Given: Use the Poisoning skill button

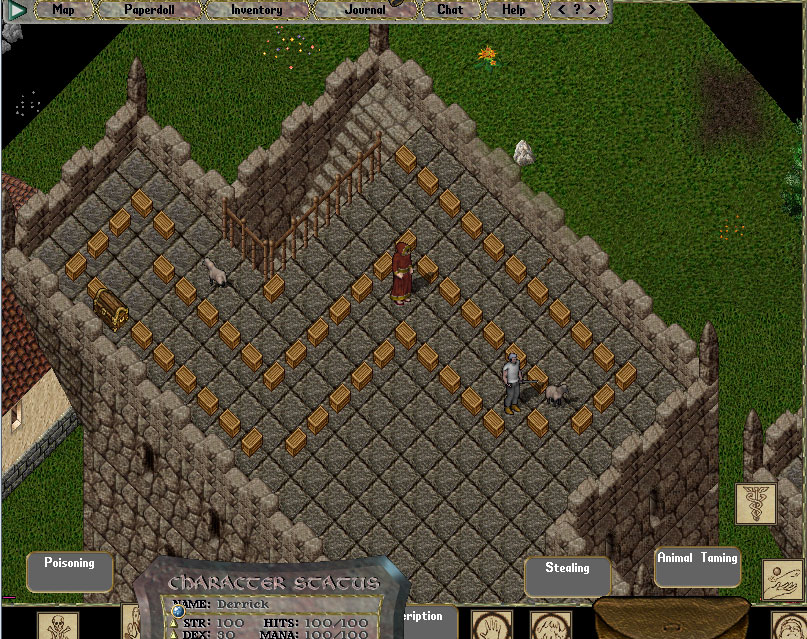Looking at the screenshot, I should click(69, 571).
